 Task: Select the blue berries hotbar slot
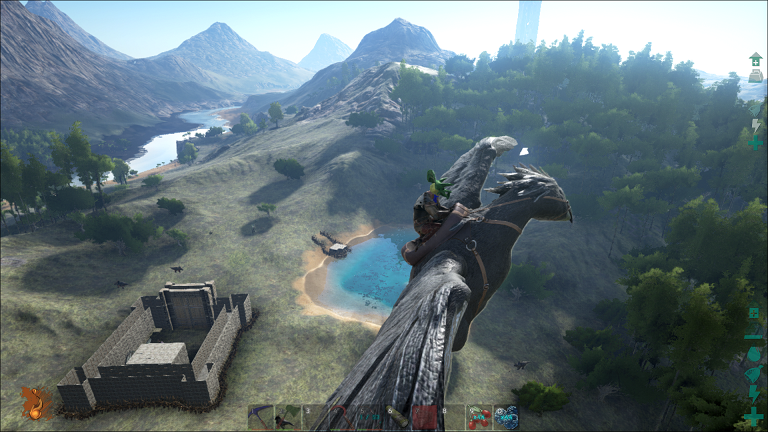tap(507, 417)
